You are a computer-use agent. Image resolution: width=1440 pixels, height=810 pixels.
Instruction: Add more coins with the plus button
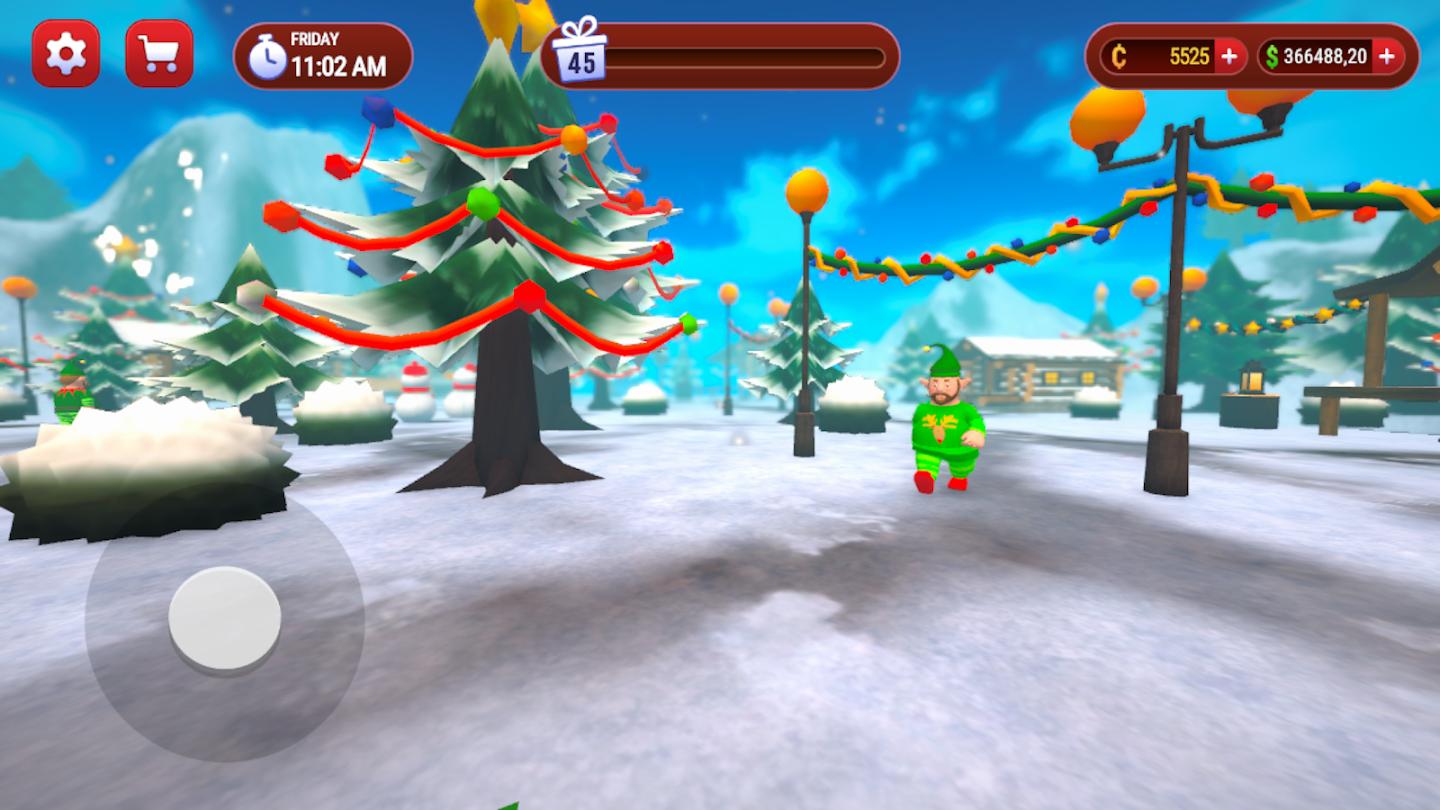[1229, 57]
